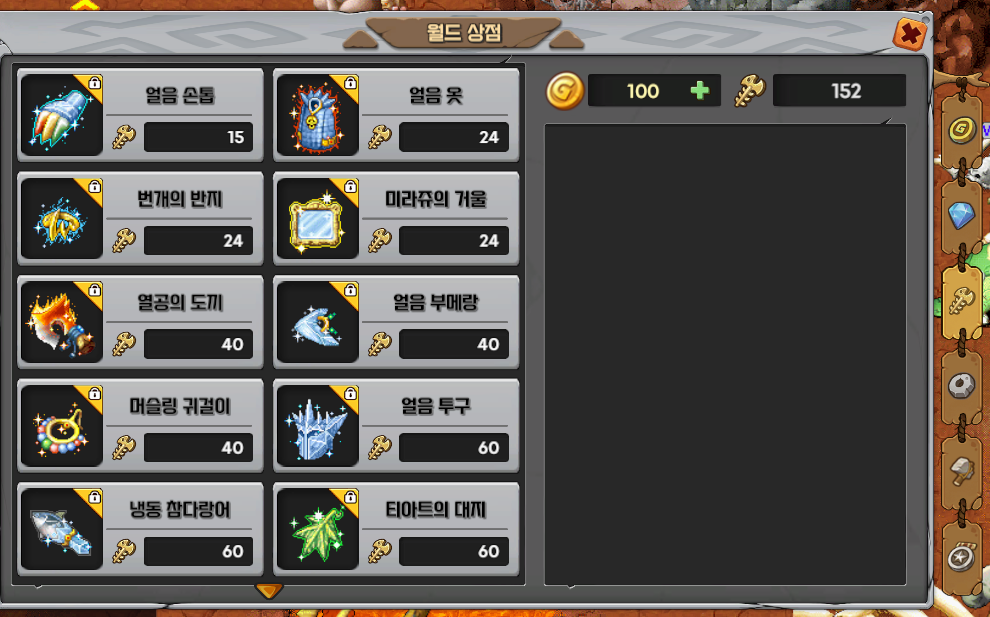The height and width of the screenshot is (617, 990).
Task: Choose the 얼음 옷 shop item
Action: point(396,115)
